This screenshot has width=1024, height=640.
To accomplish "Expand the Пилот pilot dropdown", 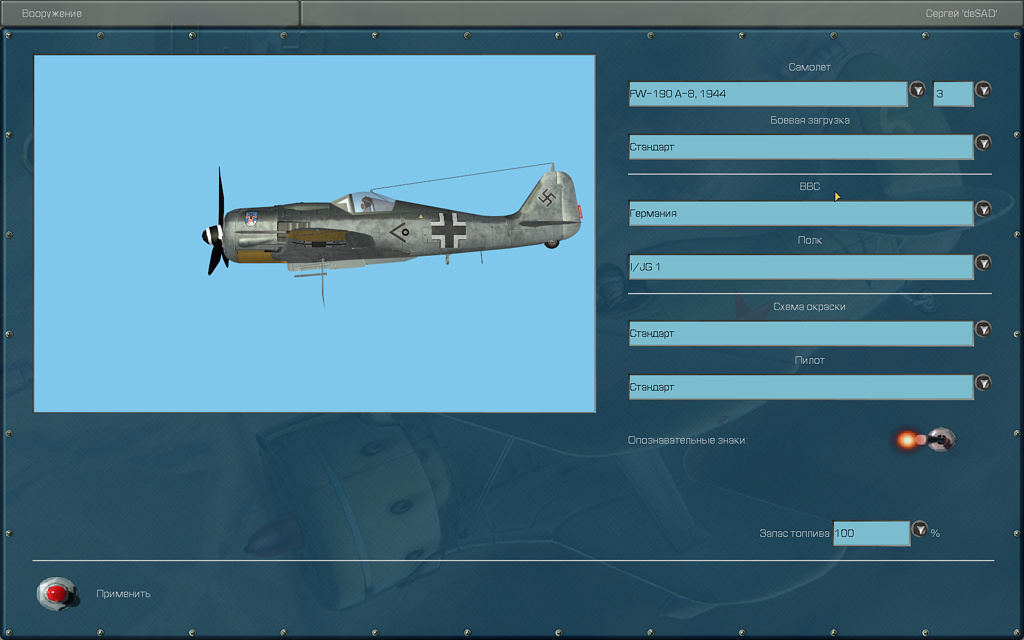I will click(983, 383).
